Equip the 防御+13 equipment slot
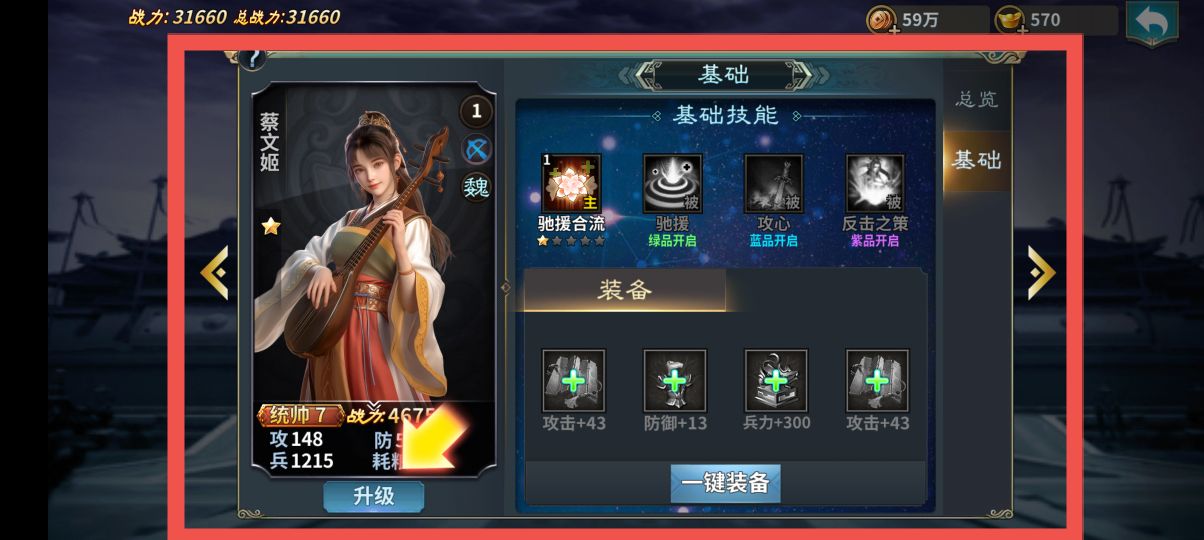This screenshot has height=540, width=1204. (x=675, y=381)
